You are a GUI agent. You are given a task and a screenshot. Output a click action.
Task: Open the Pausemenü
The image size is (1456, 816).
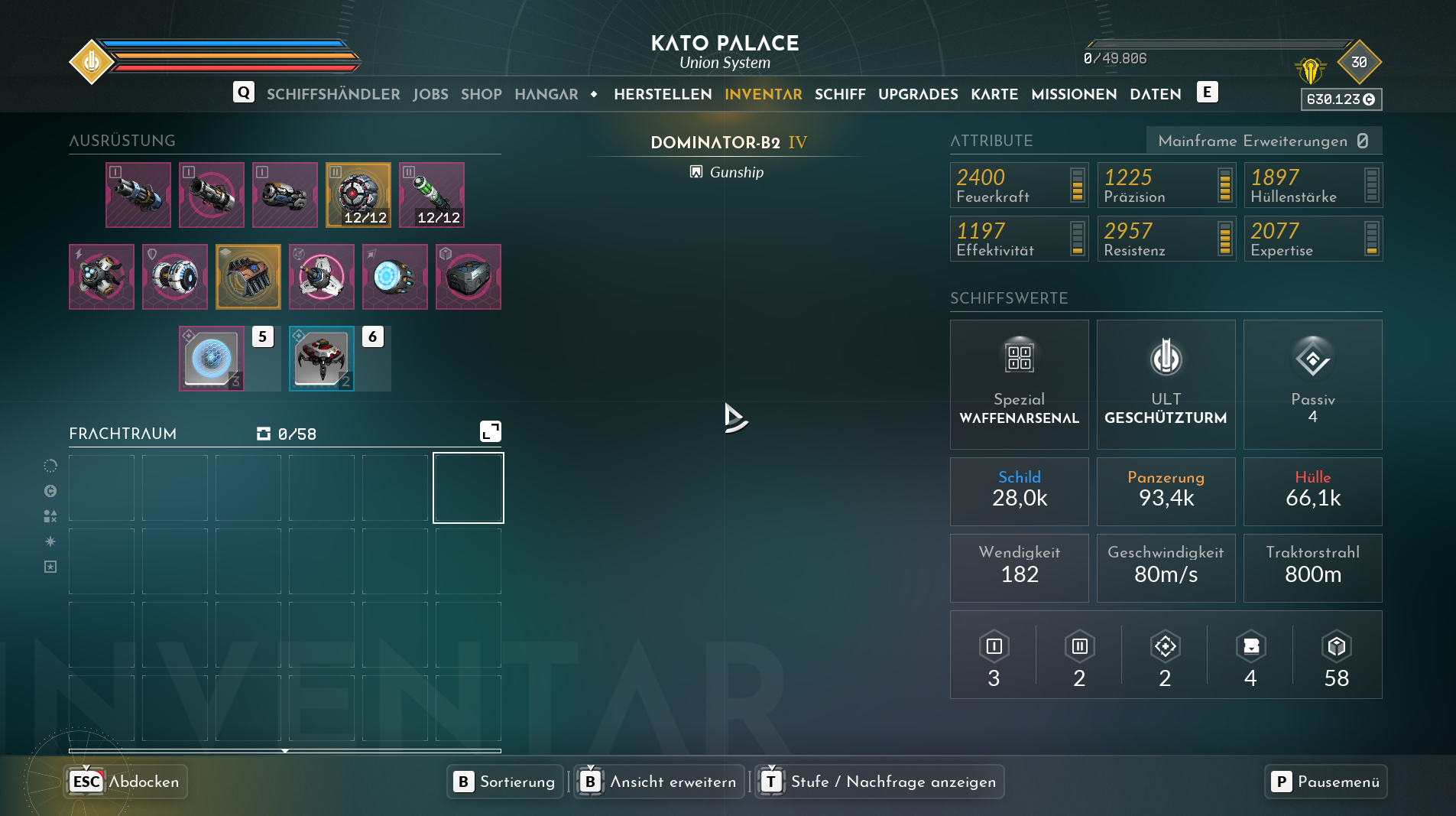pos(1325,782)
